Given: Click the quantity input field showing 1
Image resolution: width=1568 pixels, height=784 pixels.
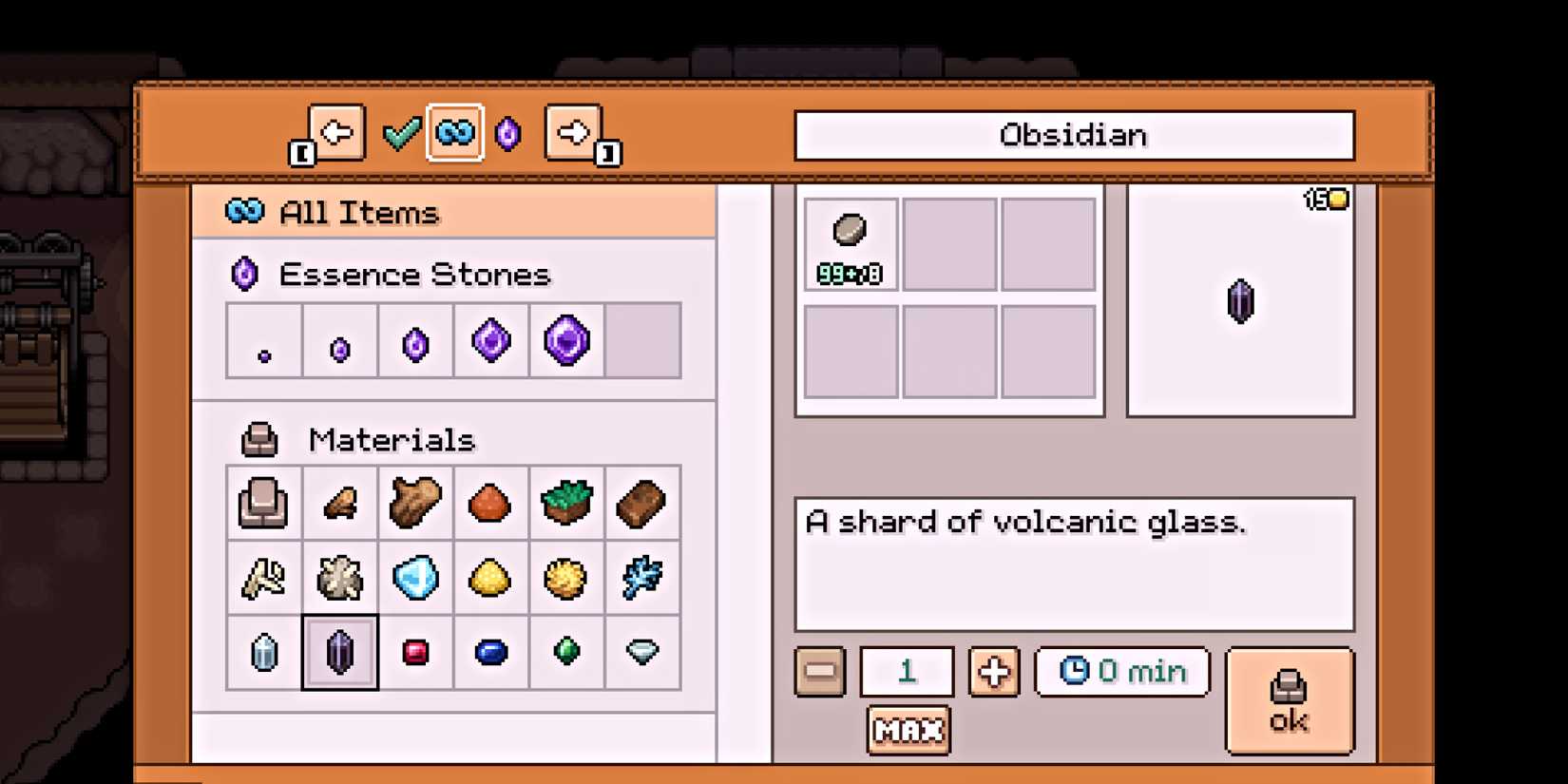Looking at the screenshot, I should pos(908,672).
